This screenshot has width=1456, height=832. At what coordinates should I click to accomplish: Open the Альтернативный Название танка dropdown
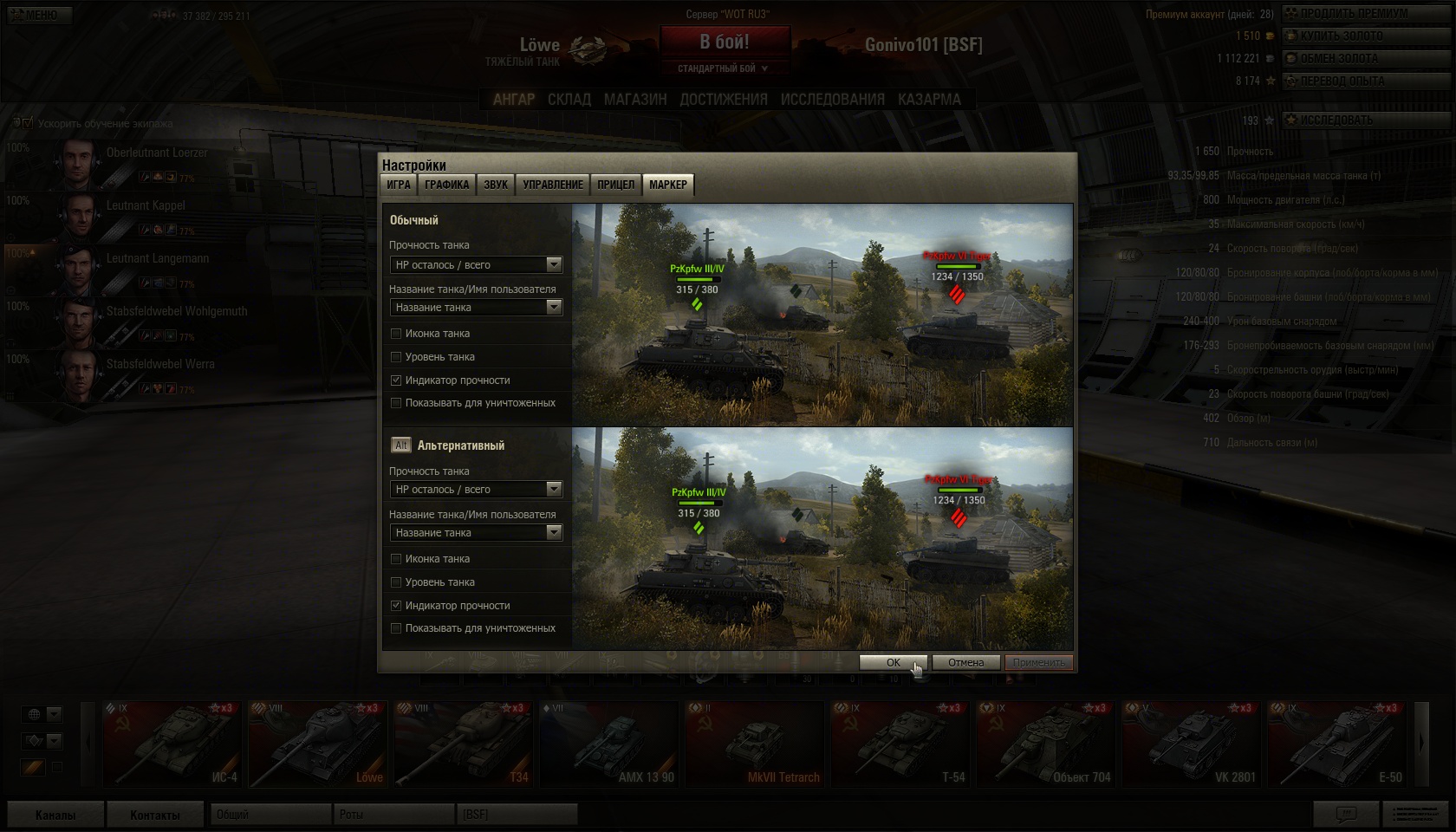pos(476,532)
